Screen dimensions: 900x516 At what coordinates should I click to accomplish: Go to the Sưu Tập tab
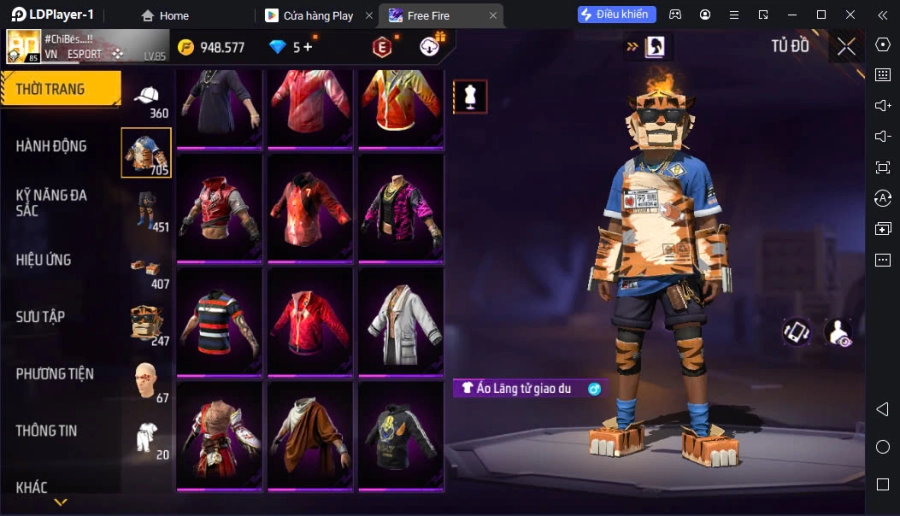(x=40, y=317)
